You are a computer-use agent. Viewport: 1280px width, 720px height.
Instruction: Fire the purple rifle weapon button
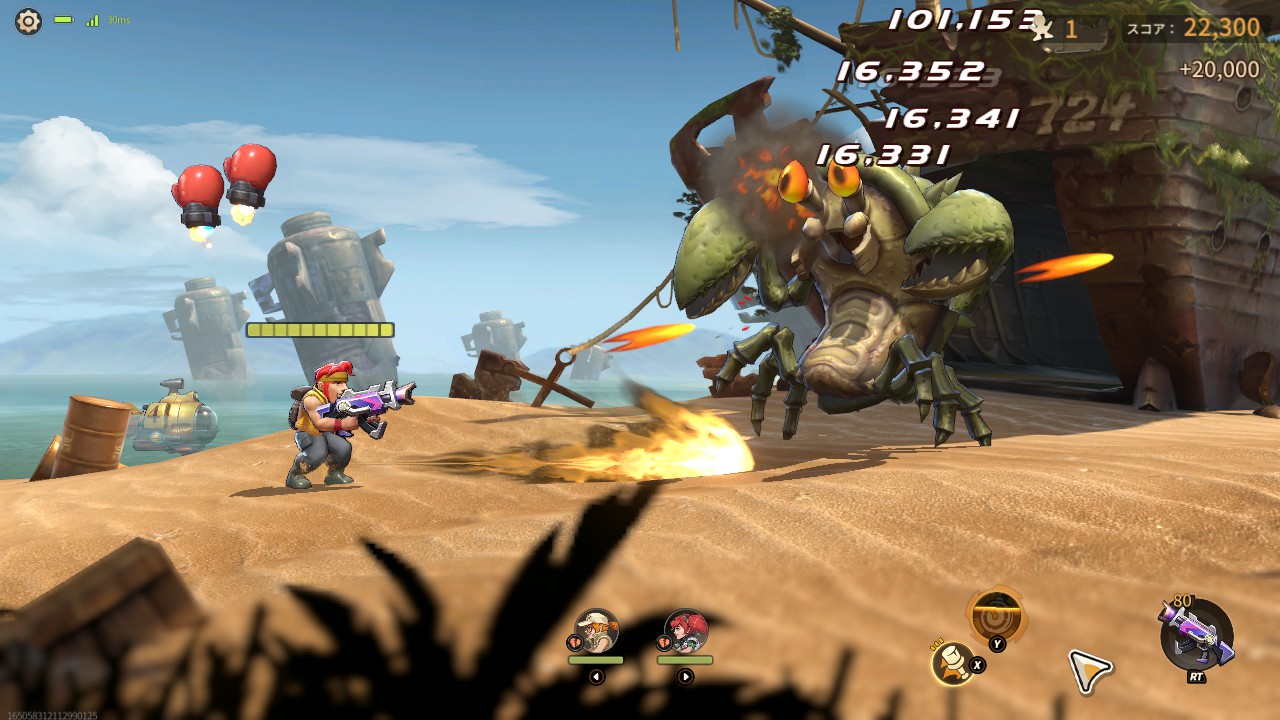click(1196, 635)
